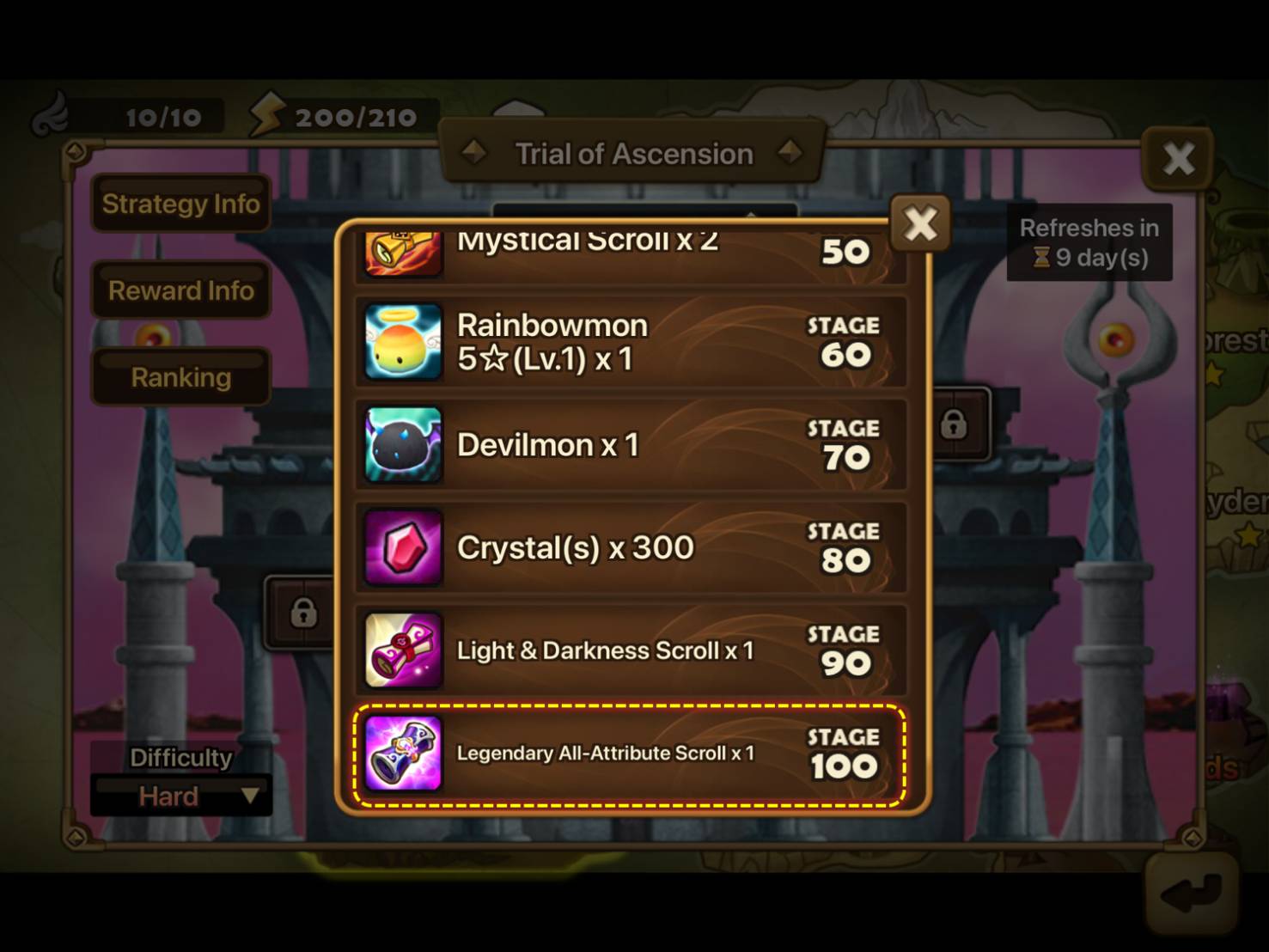Click the Reward Info button

180,290
